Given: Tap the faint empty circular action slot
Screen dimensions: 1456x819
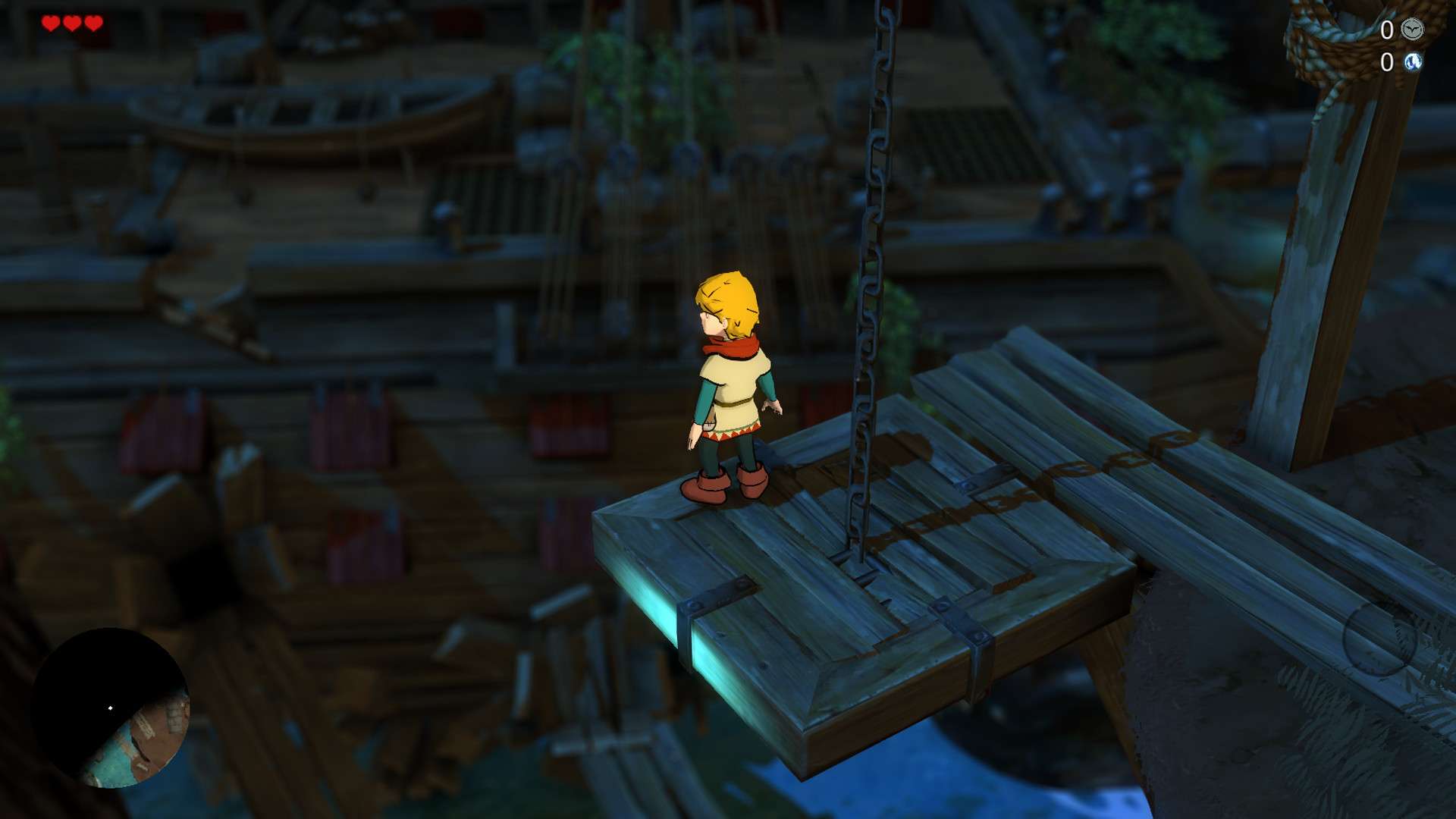Looking at the screenshot, I should tap(1379, 639).
